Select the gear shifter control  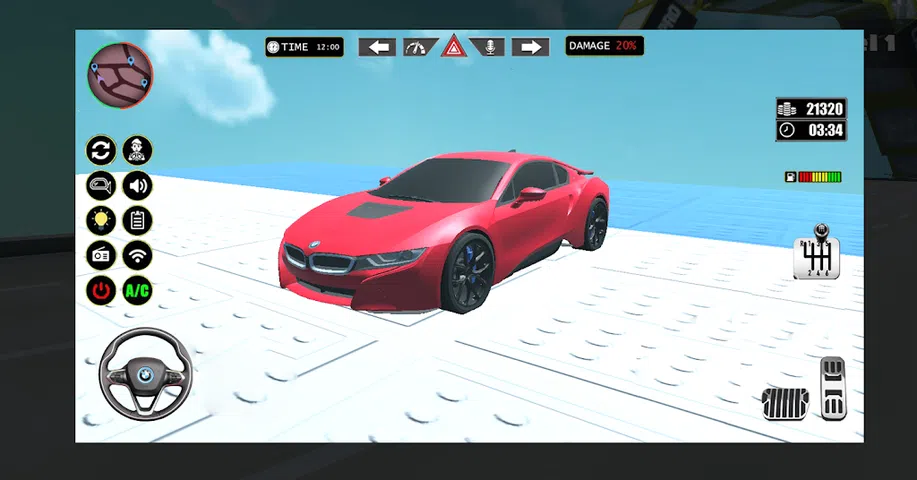coord(816,254)
